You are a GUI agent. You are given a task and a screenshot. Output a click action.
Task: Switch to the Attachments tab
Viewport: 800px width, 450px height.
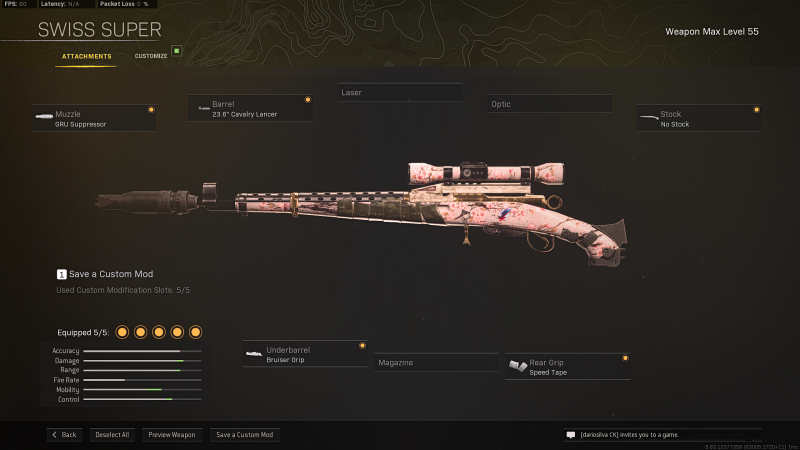86,56
